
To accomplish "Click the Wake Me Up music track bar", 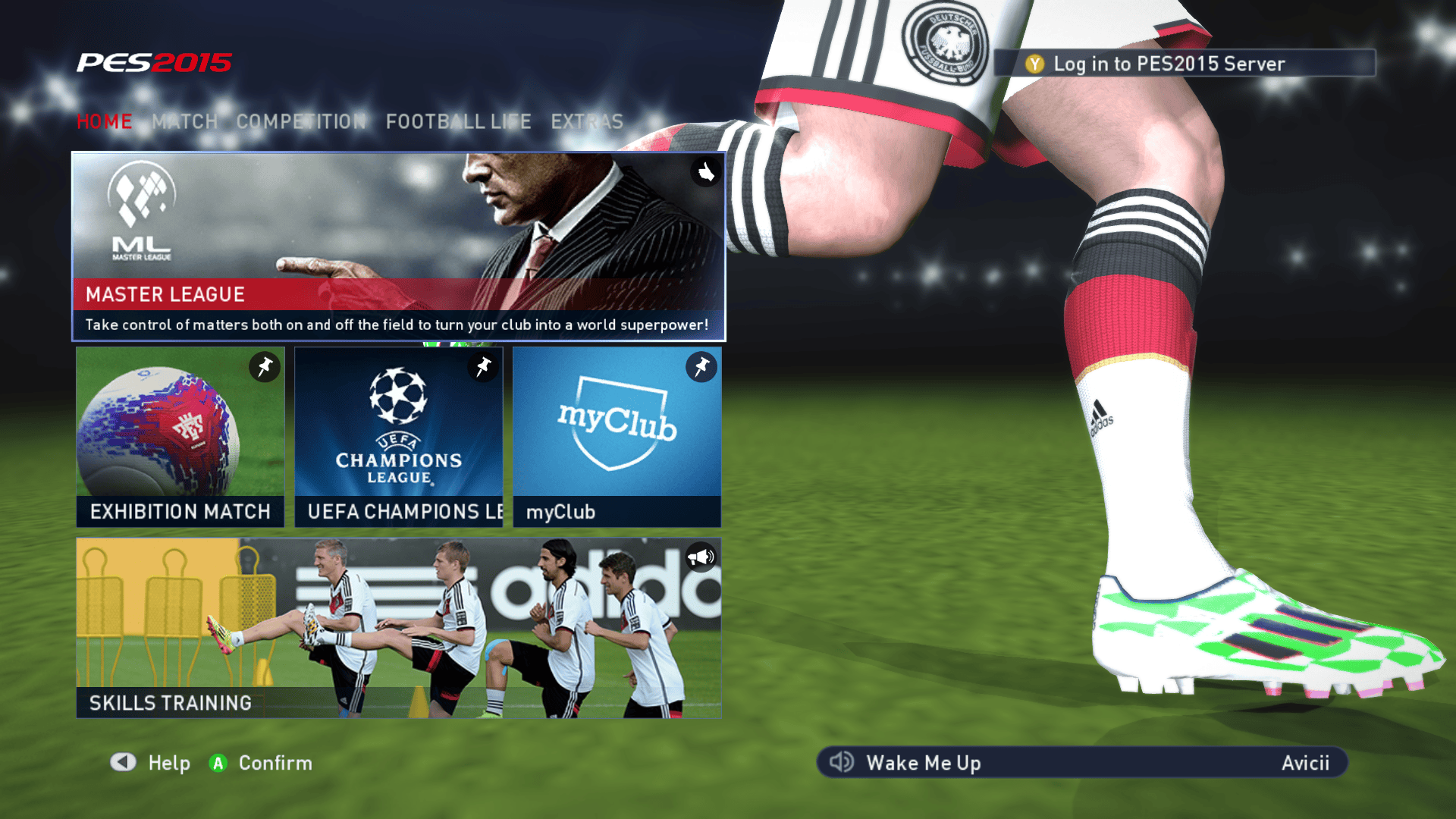I will point(1081,762).
